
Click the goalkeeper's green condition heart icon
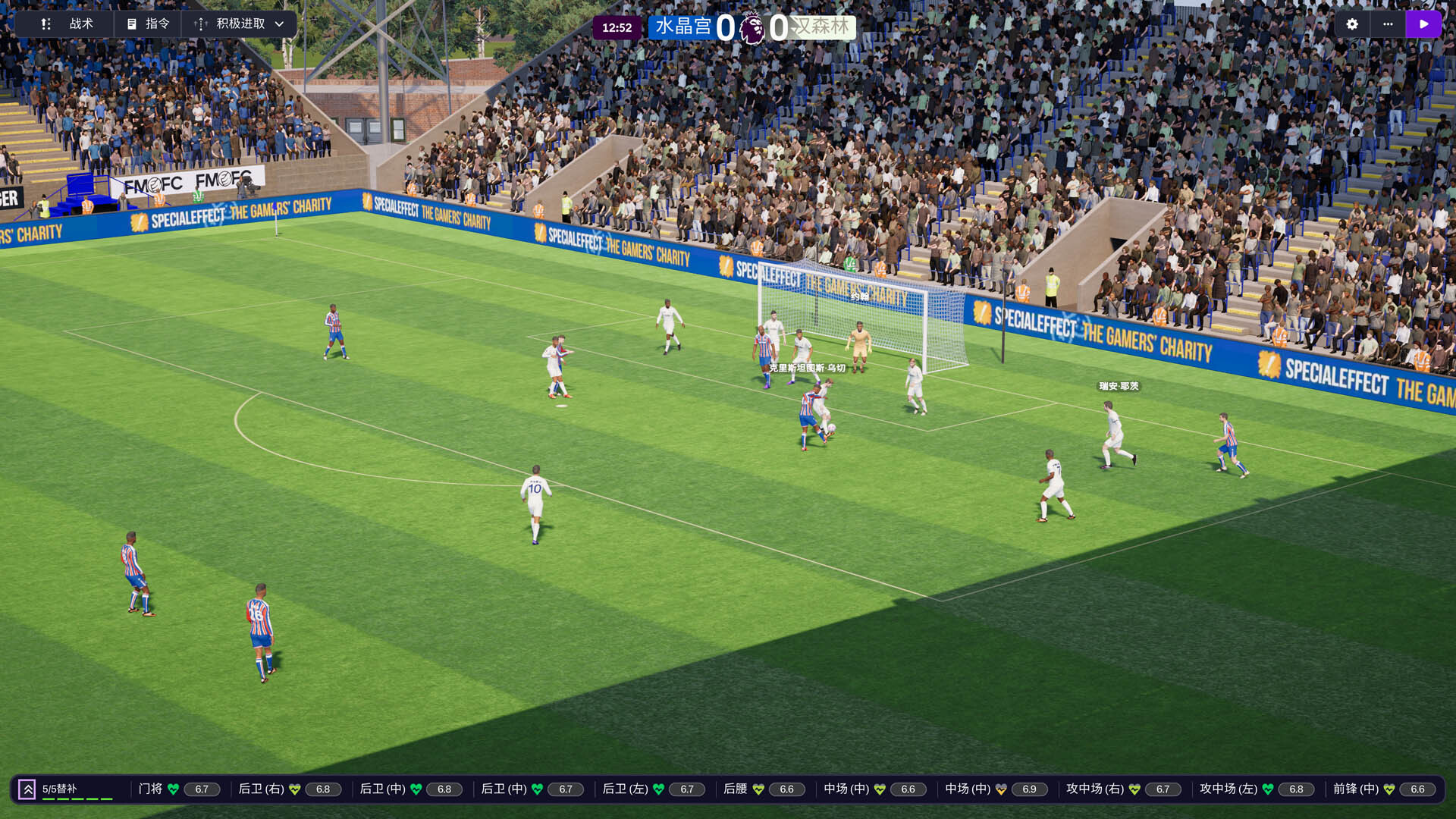pos(174,789)
